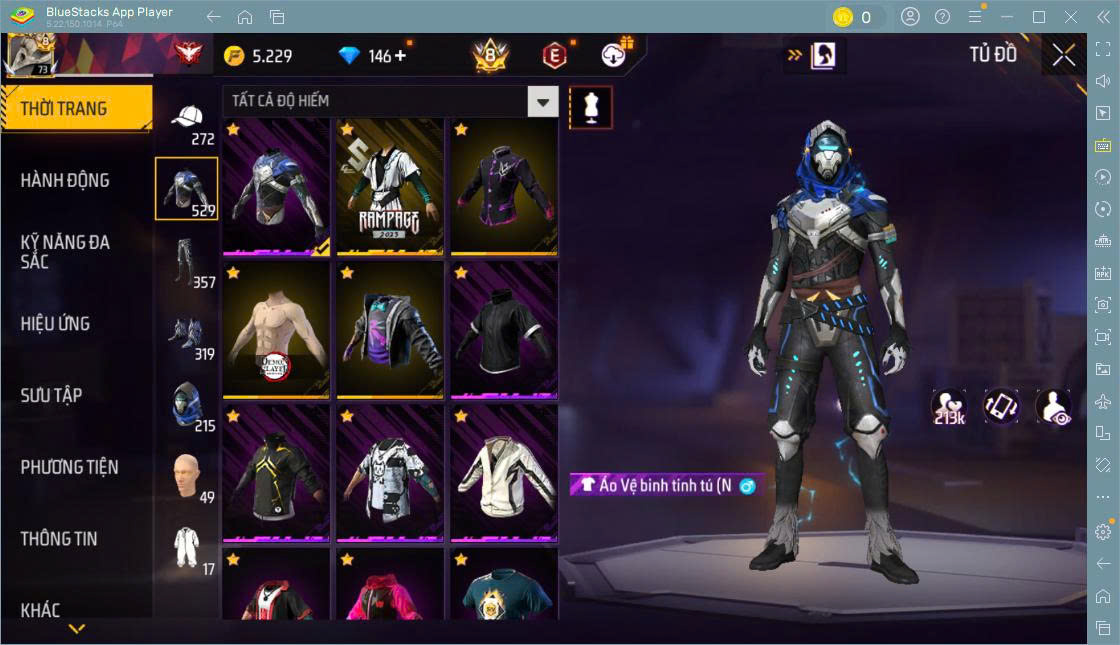The image size is (1120, 645).
Task: Select the hat subcategory with 272 items
Action: point(187,122)
